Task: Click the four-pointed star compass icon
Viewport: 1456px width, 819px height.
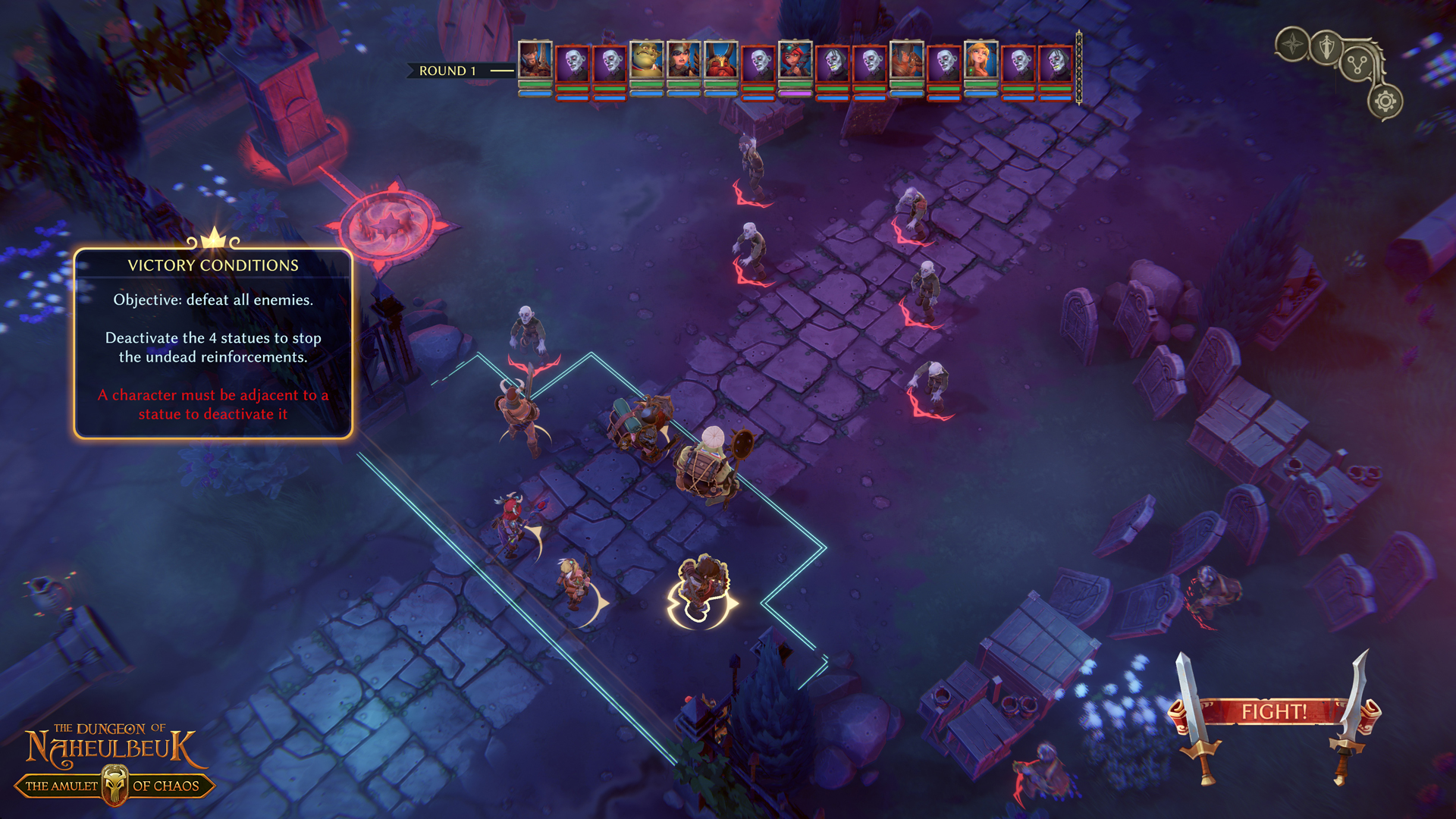Action: (1293, 45)
